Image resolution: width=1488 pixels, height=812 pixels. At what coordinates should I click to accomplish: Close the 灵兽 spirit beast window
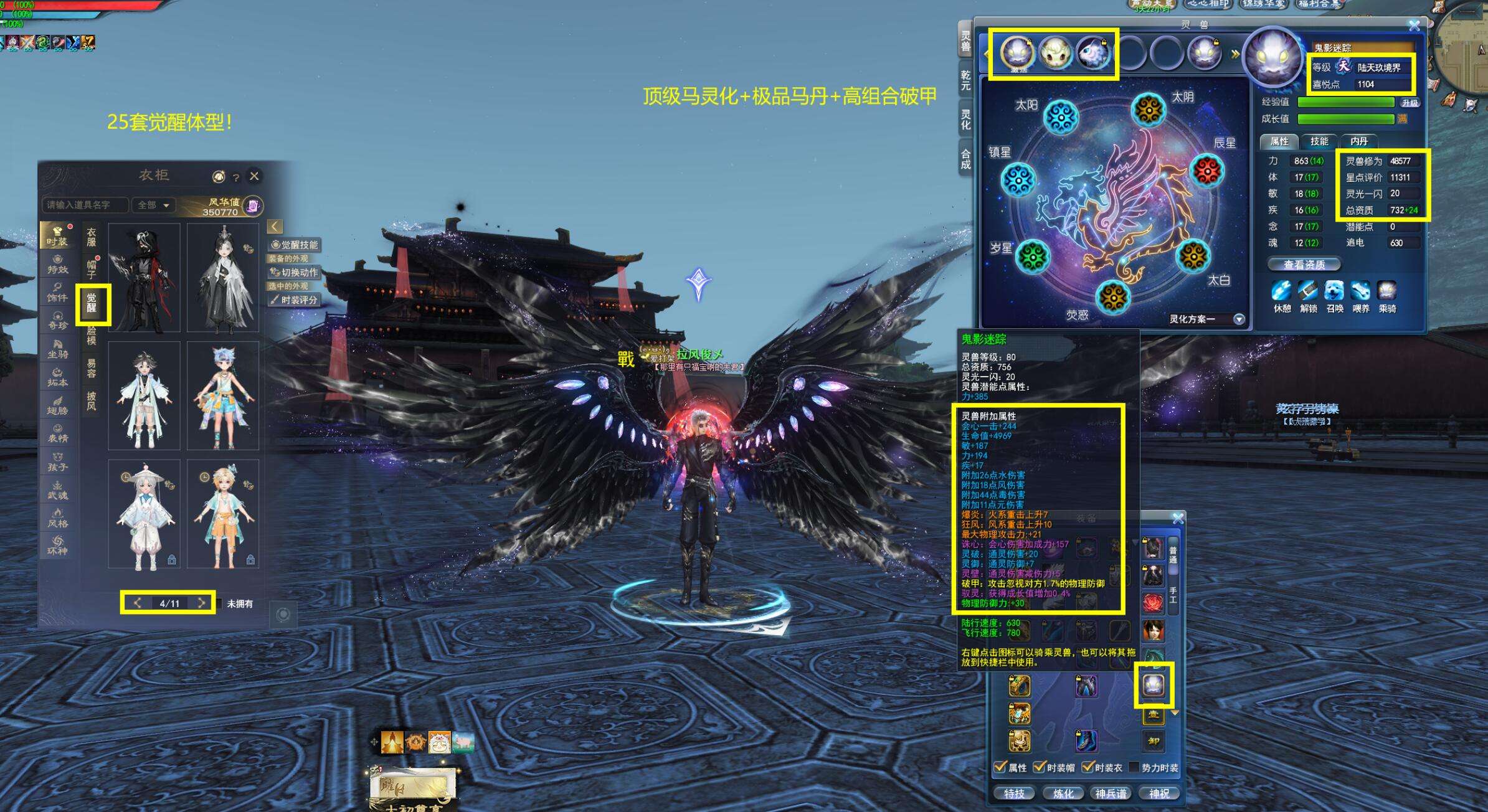(1414, 26)
